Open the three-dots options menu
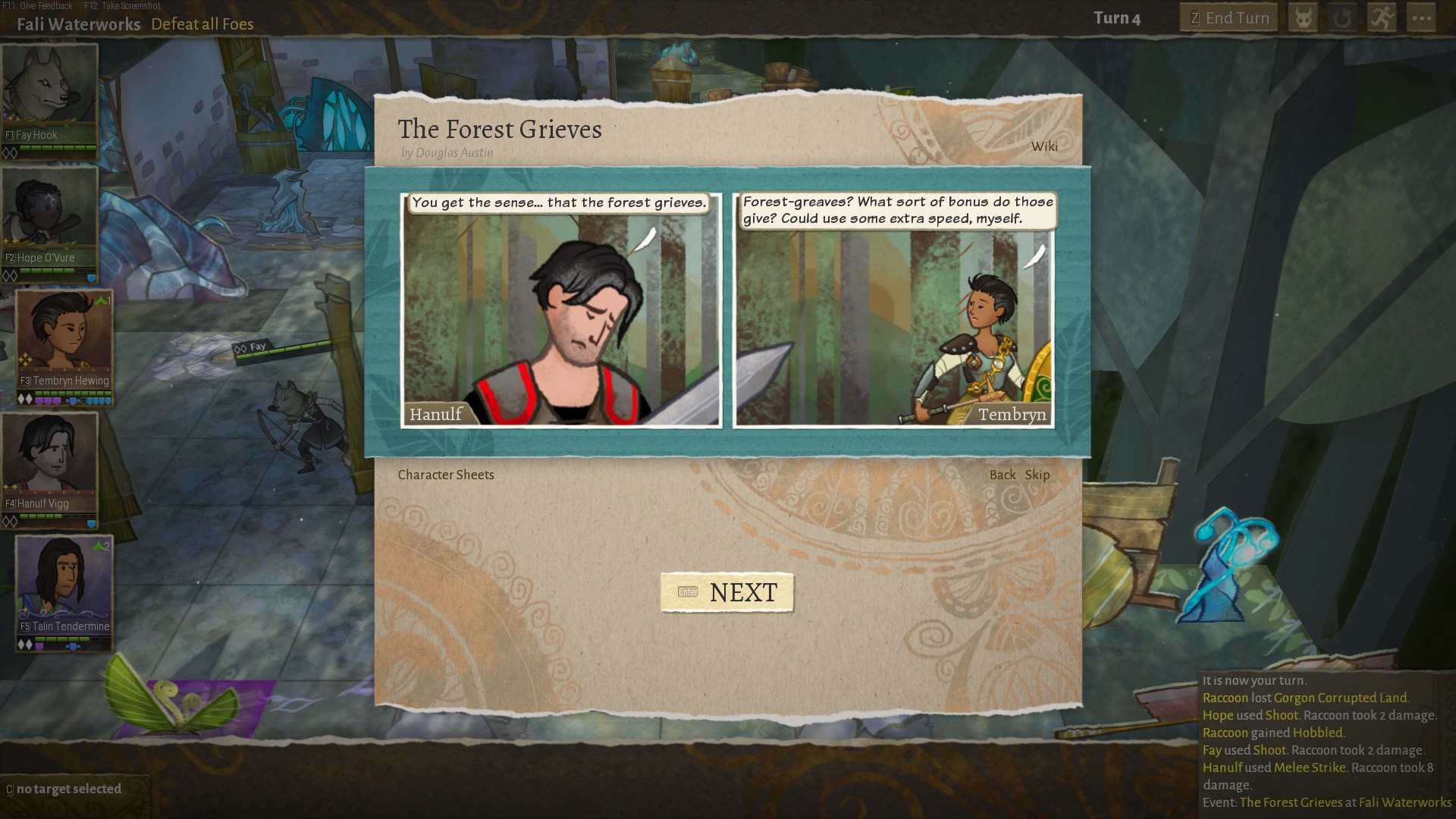This screenshot has height=819, width=1456. 1421,18
